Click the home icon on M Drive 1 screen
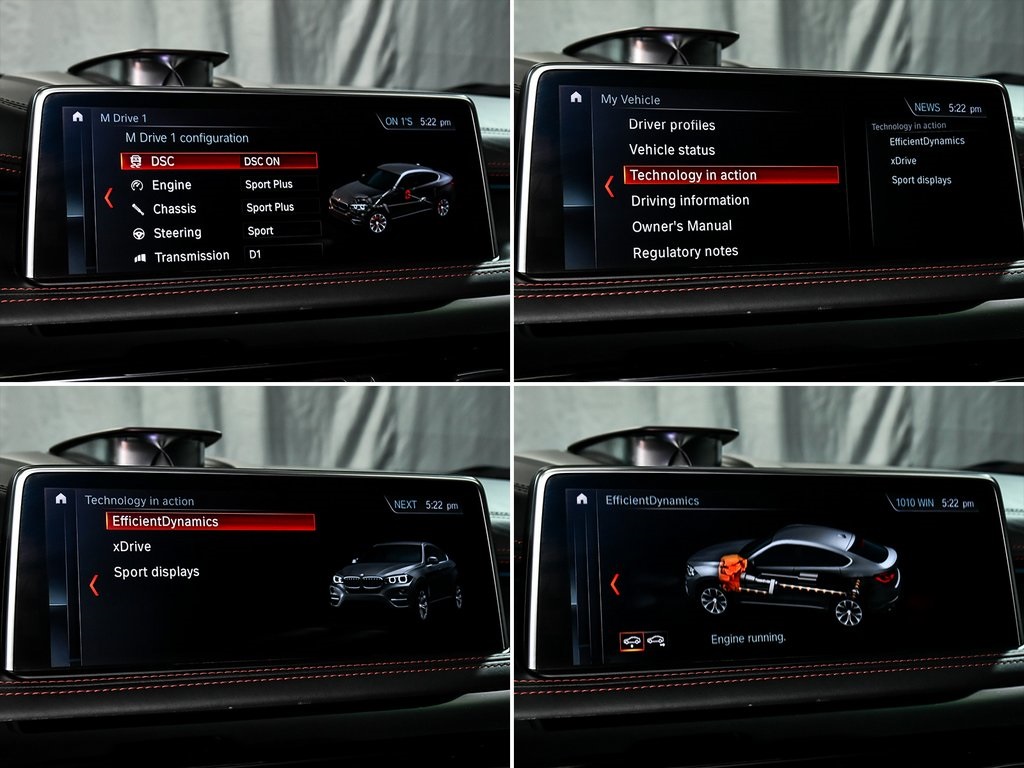Viewport: 1024px width, 768px height. 78,117
